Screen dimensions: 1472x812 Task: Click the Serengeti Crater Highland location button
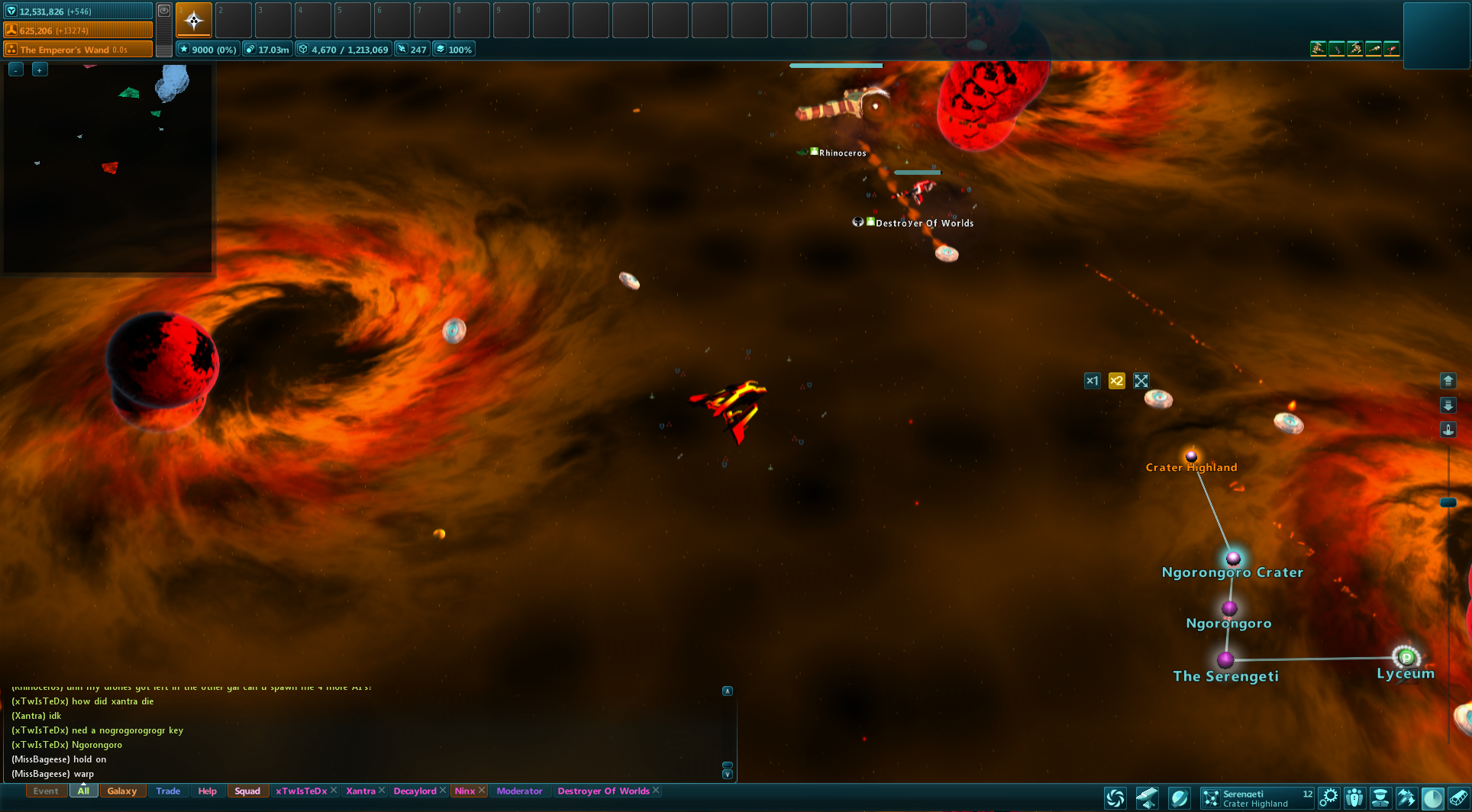(x=1257, y=798)
